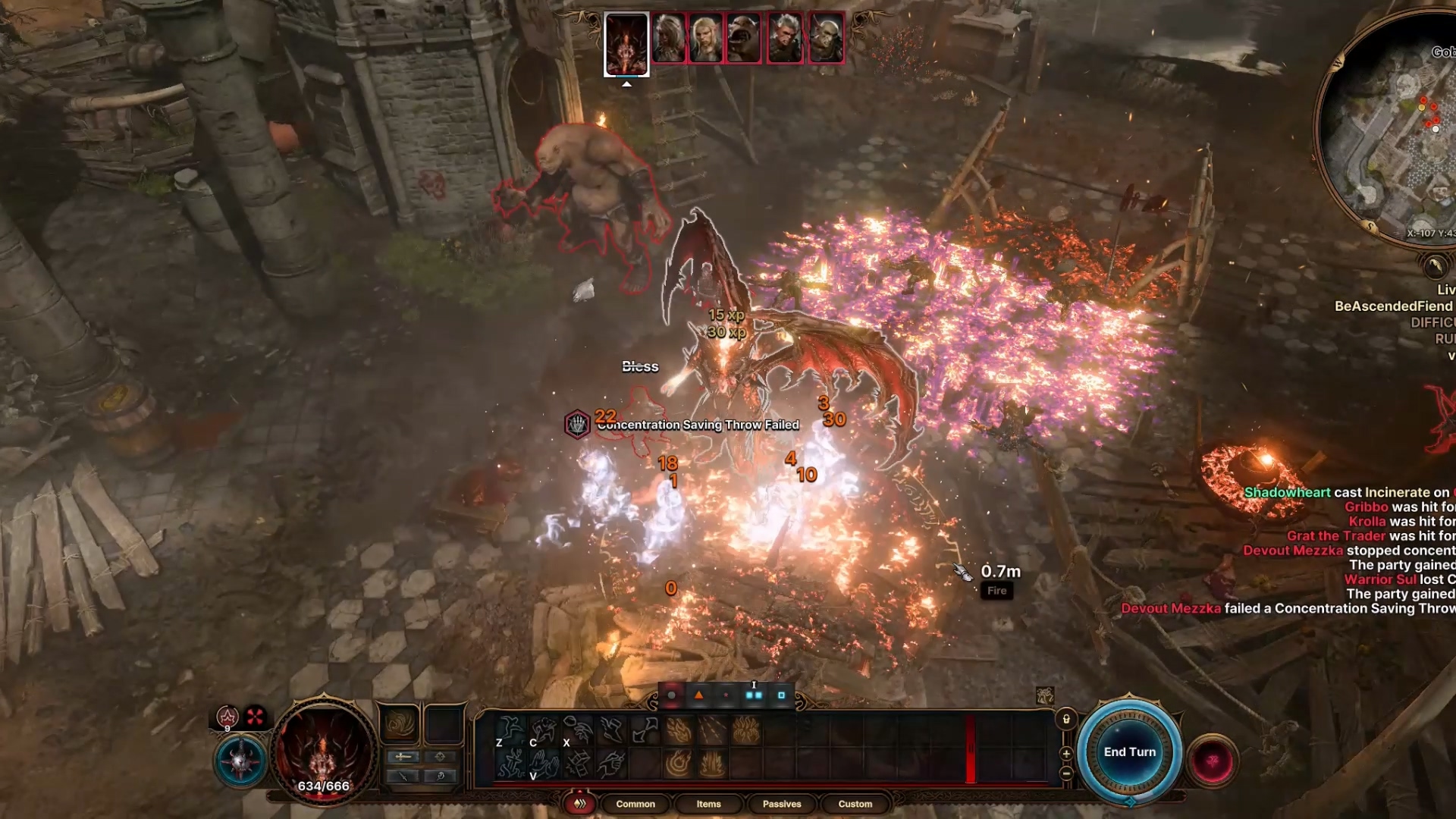This screenshot has width=1456, height=819.
Task: Select the active fiend portrait in turn order
Action: click(x=626, y=44)
